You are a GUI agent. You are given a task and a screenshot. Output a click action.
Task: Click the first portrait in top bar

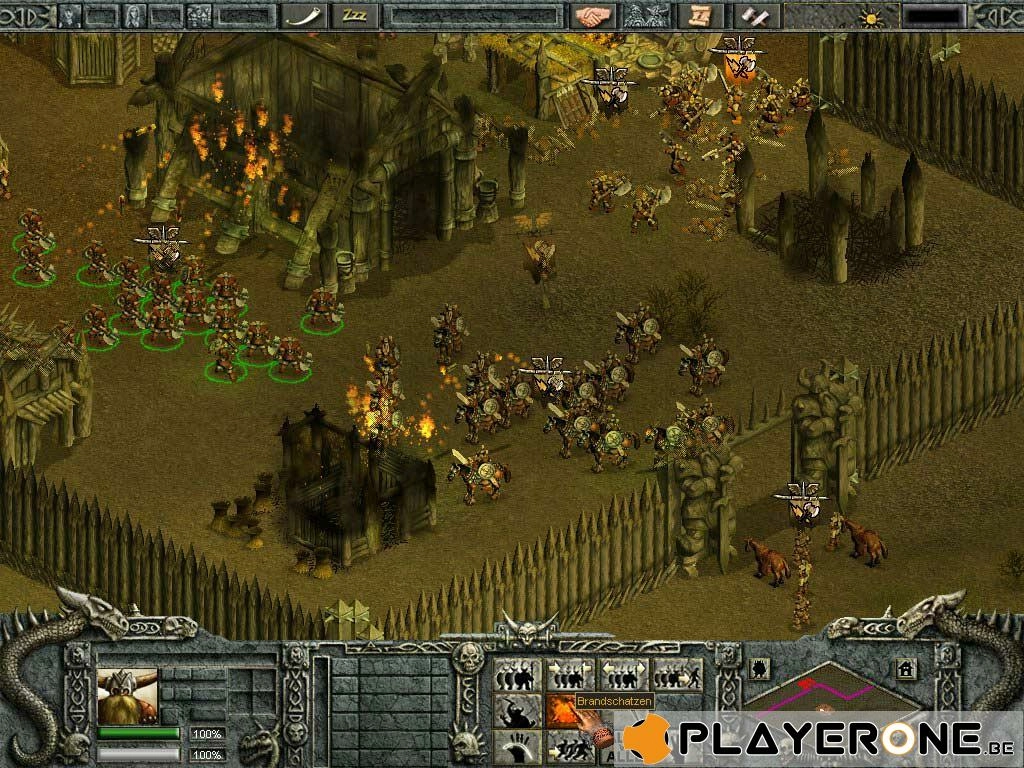point(70,15)
